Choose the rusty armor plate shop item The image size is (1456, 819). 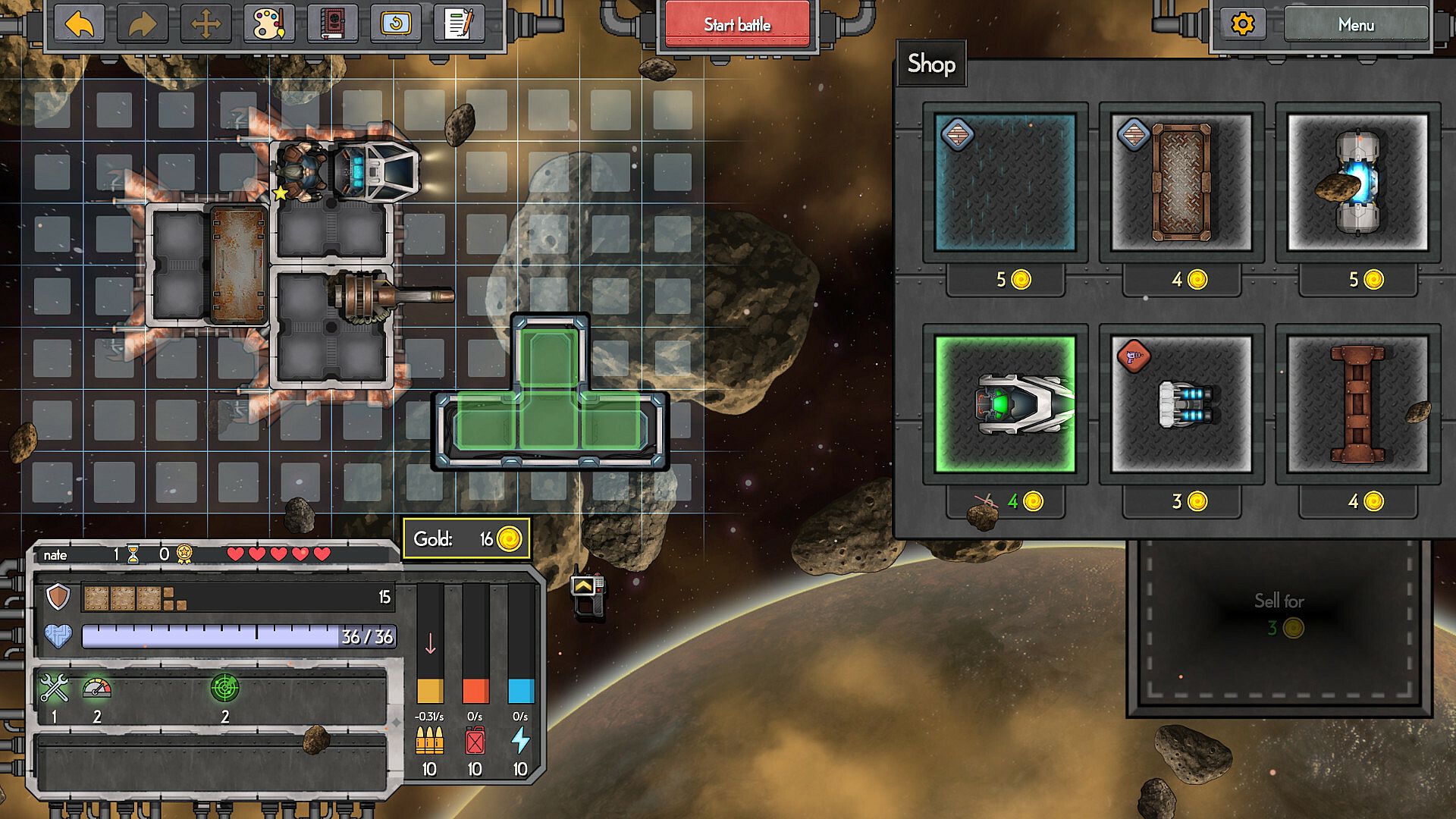tap(1181, 183)
